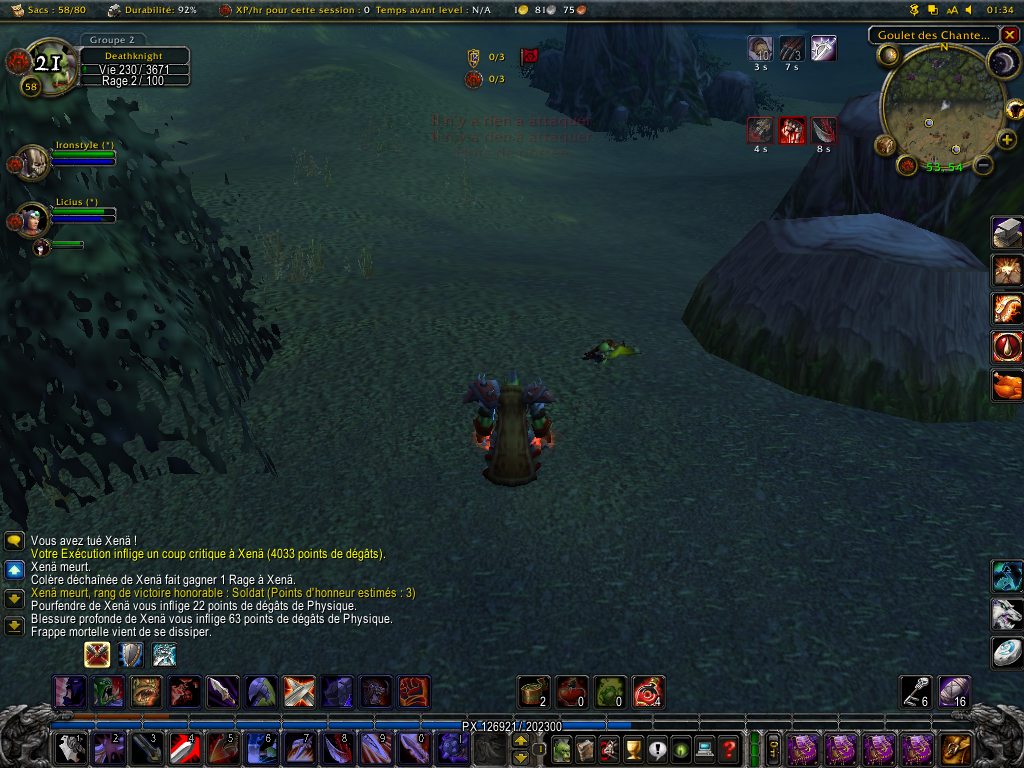Open the chat bubble menu button
The height and width of the screenshot is (768, 1024).
pos(14,541)
